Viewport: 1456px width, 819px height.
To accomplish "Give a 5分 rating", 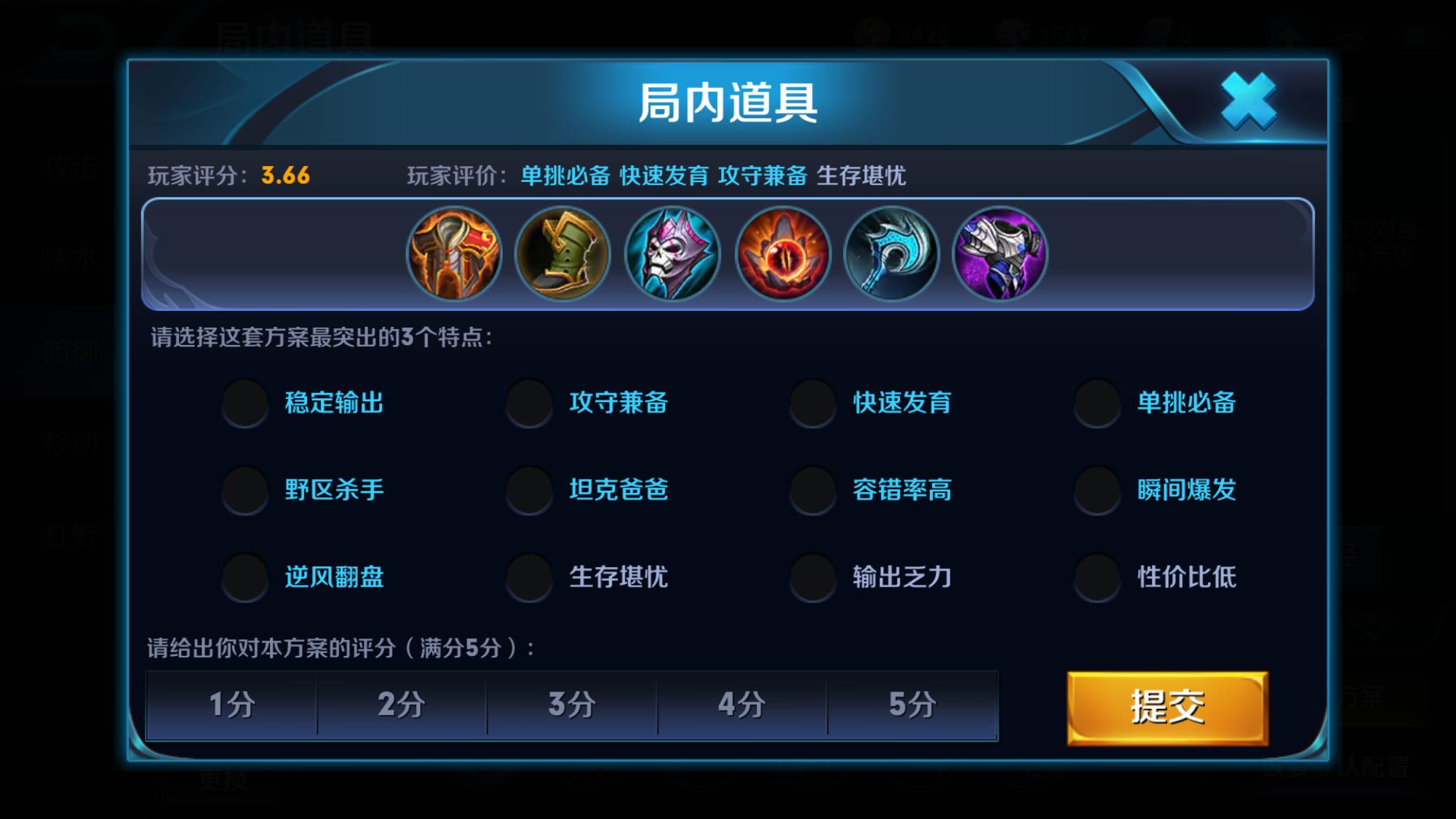I will (912, 705).
